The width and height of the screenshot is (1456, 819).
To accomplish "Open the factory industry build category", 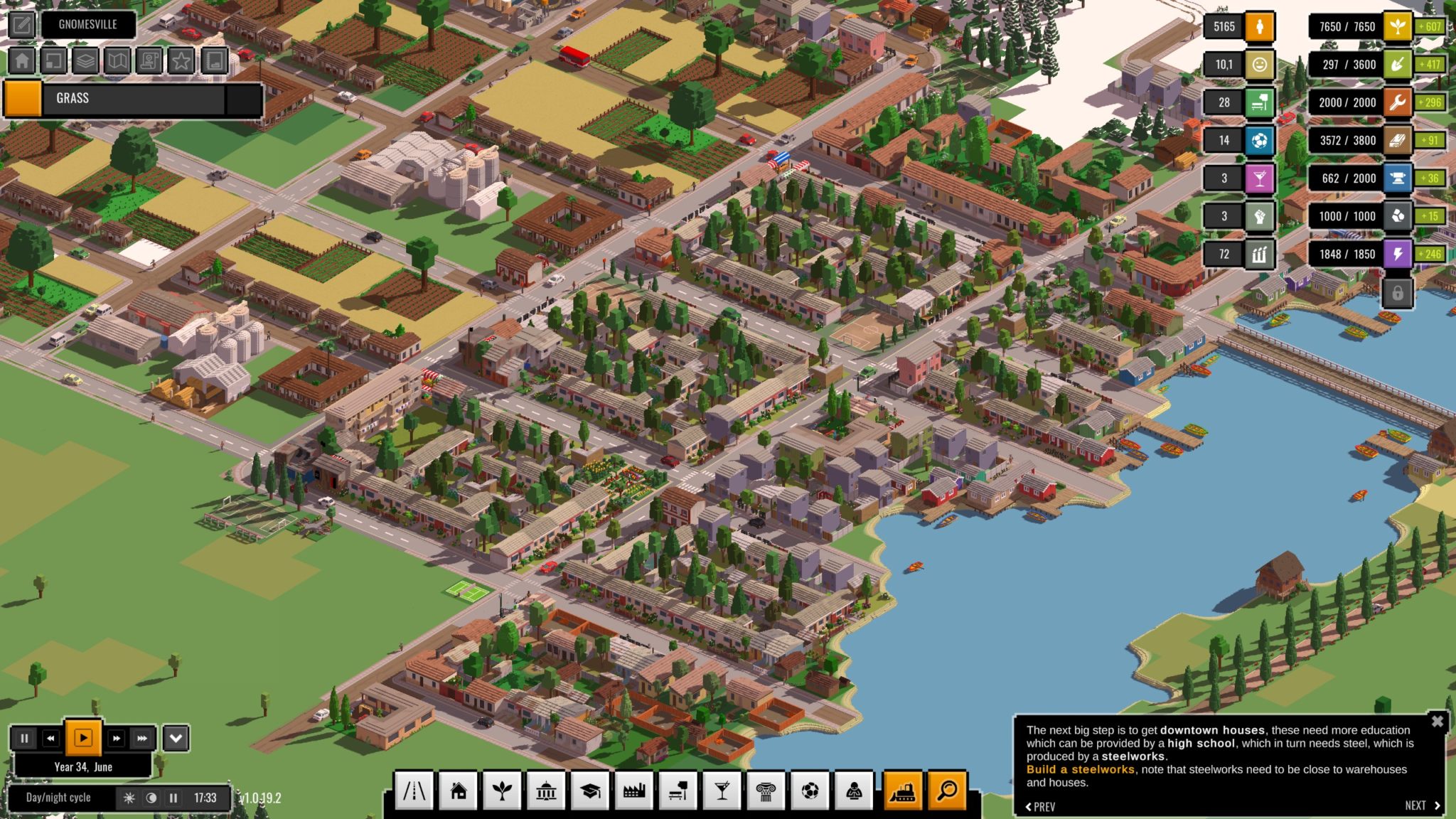I will pos(633,791).
